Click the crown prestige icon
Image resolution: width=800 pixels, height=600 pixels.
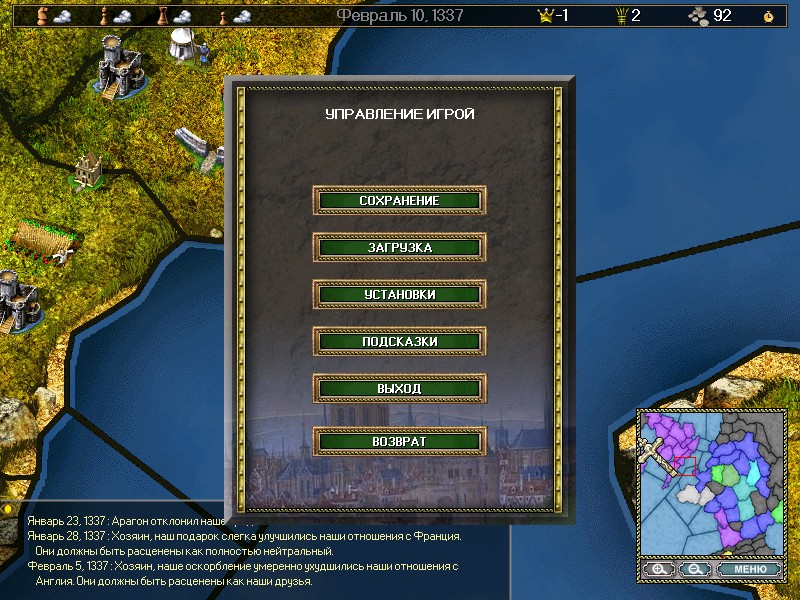pos(546,15)
